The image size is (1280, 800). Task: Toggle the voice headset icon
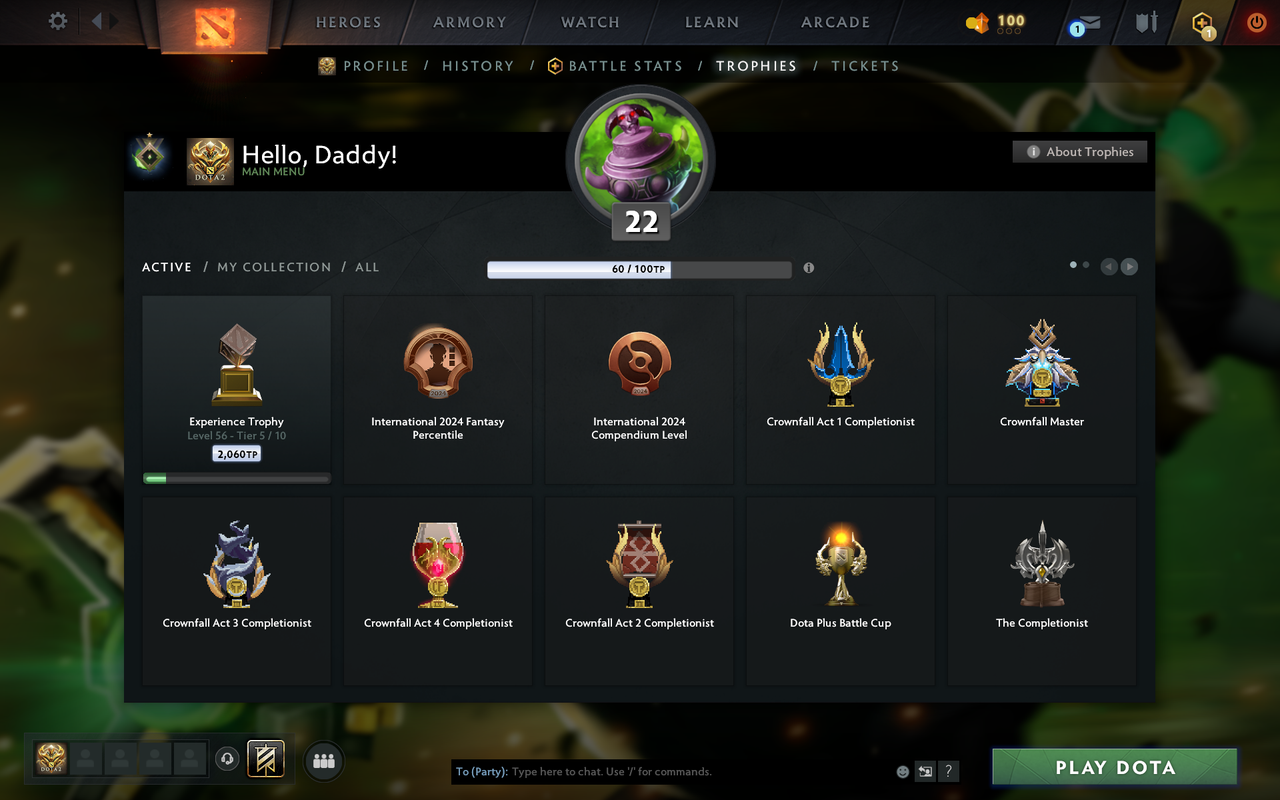tap(227, 759)
